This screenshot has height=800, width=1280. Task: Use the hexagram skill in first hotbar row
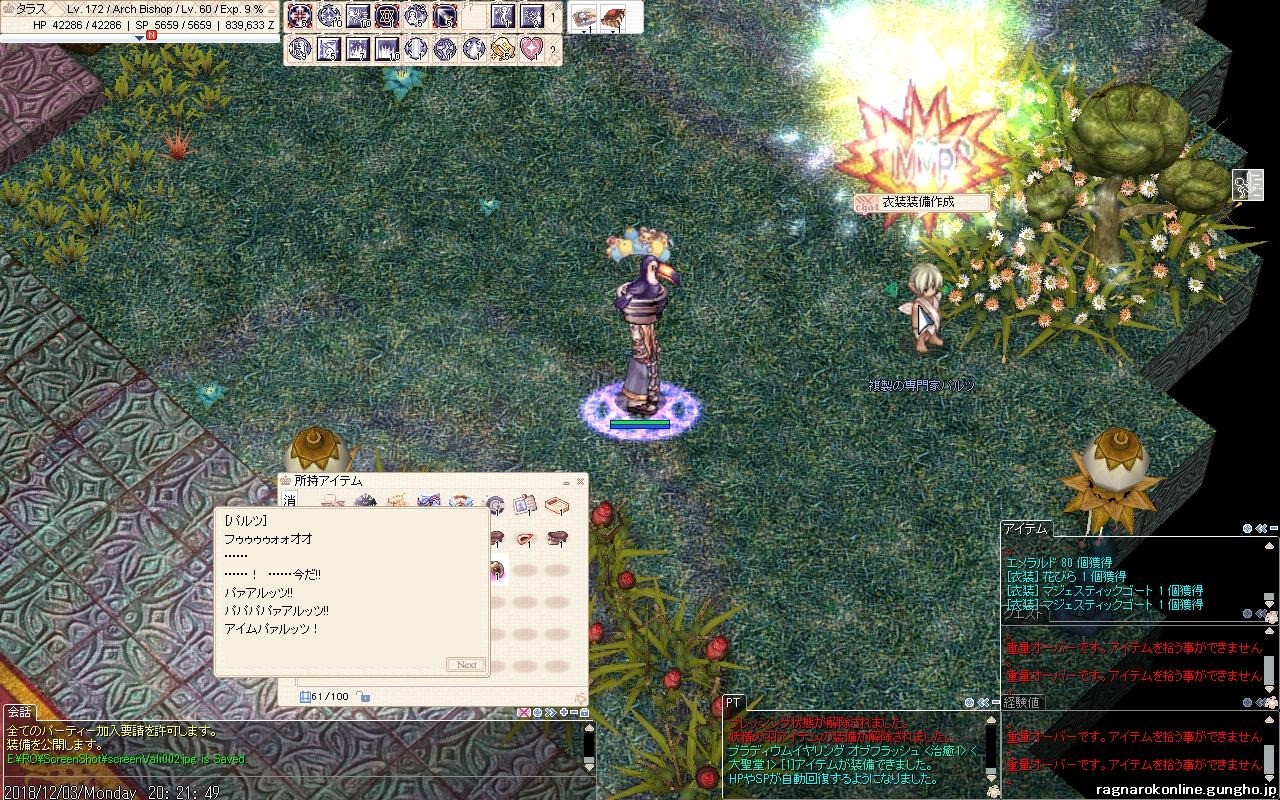386,16
